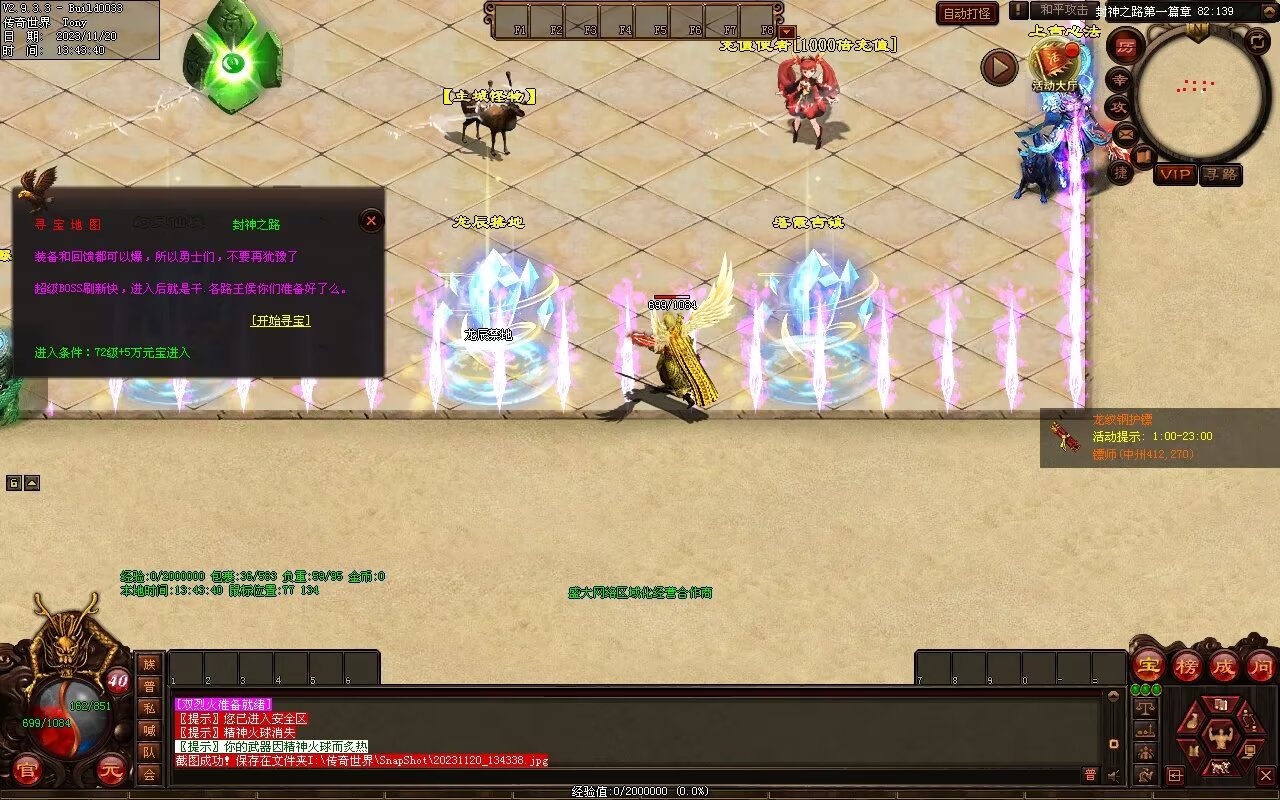Open the character panel muscle-figure icon
Viewport: 1280px width, 800px height.
(x=1219, y=738)
